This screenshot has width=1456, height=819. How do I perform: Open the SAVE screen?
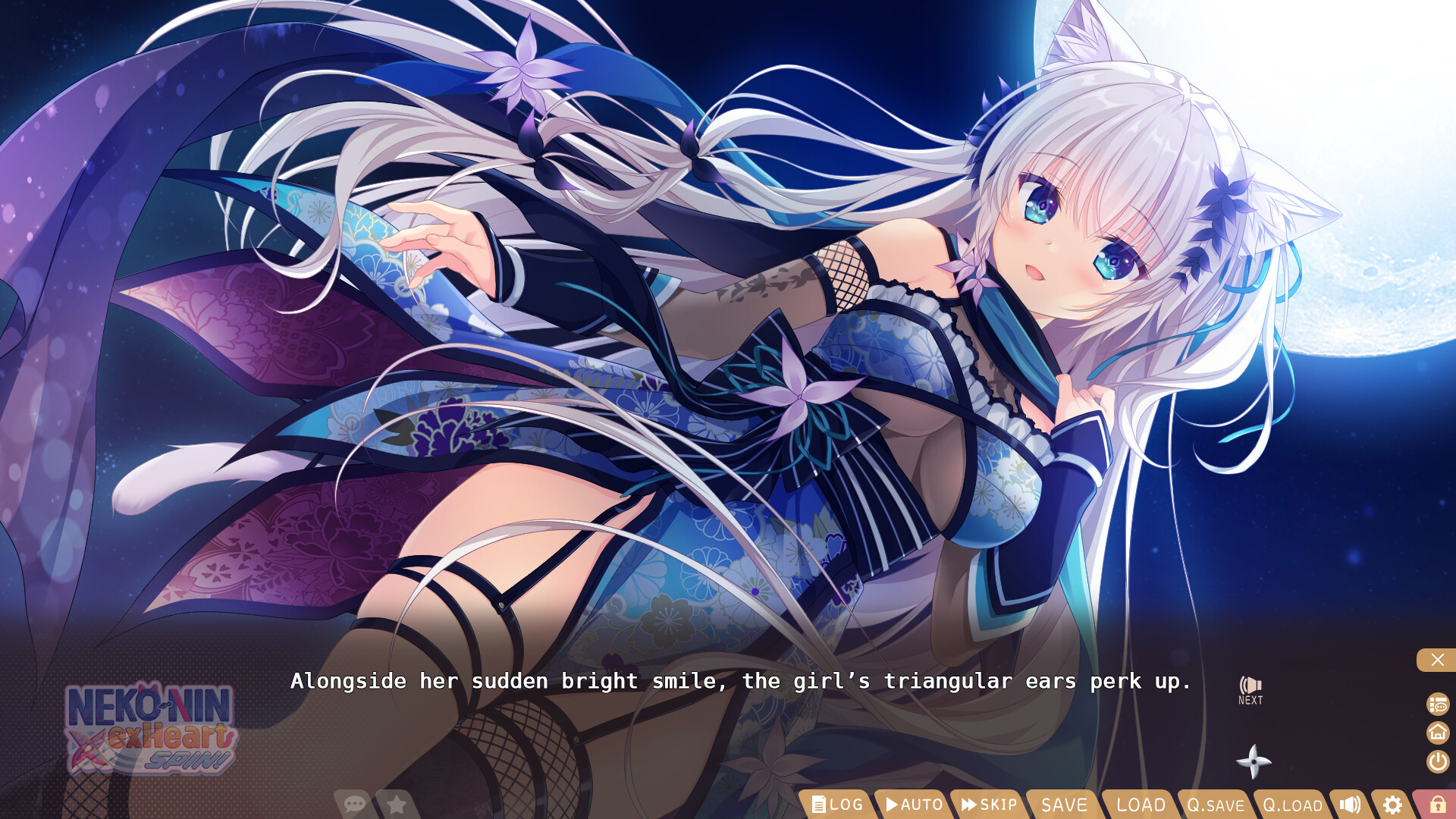click(1063, 805)
